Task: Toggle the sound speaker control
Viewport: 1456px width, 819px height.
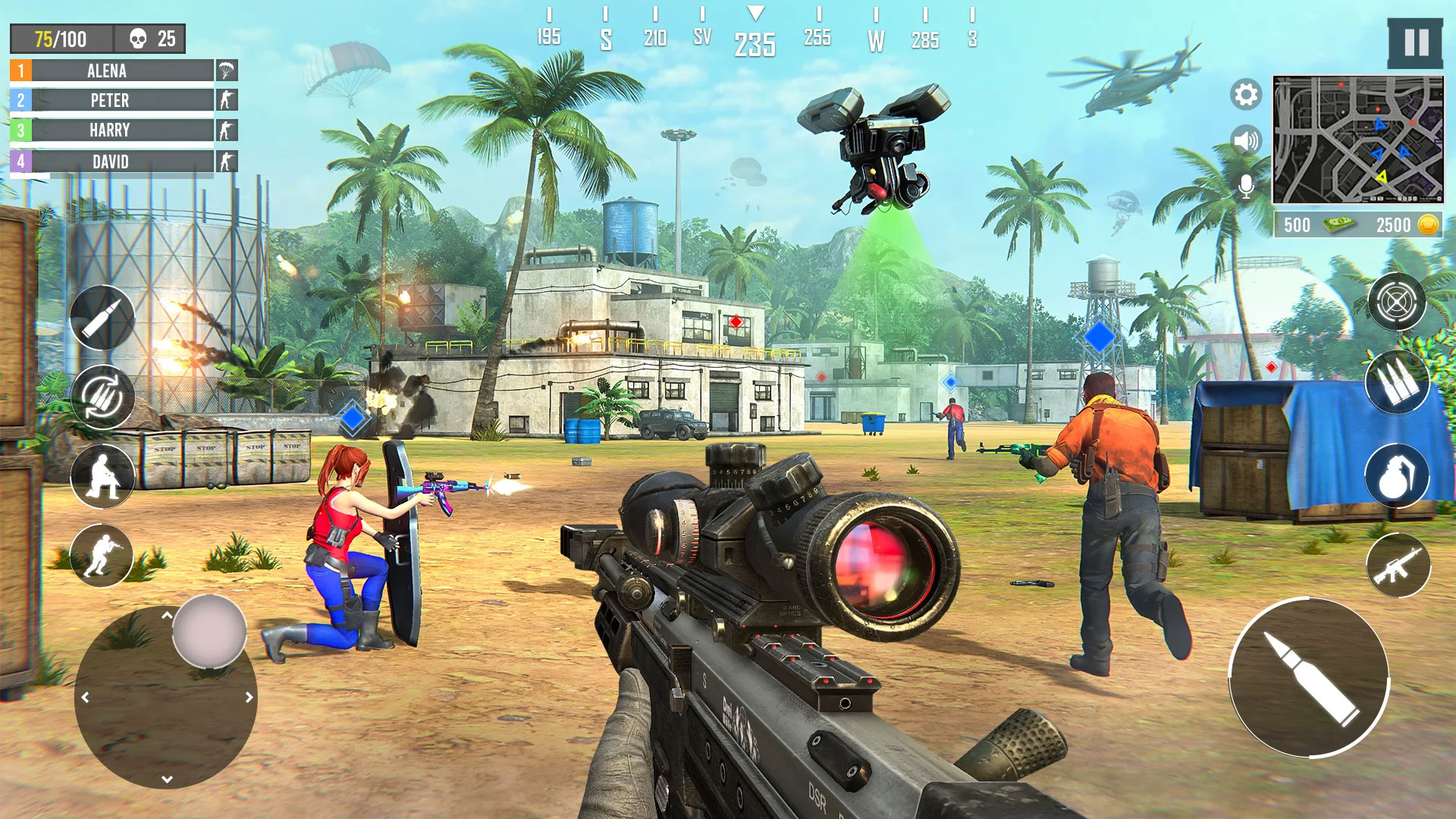Action: 1245,138
